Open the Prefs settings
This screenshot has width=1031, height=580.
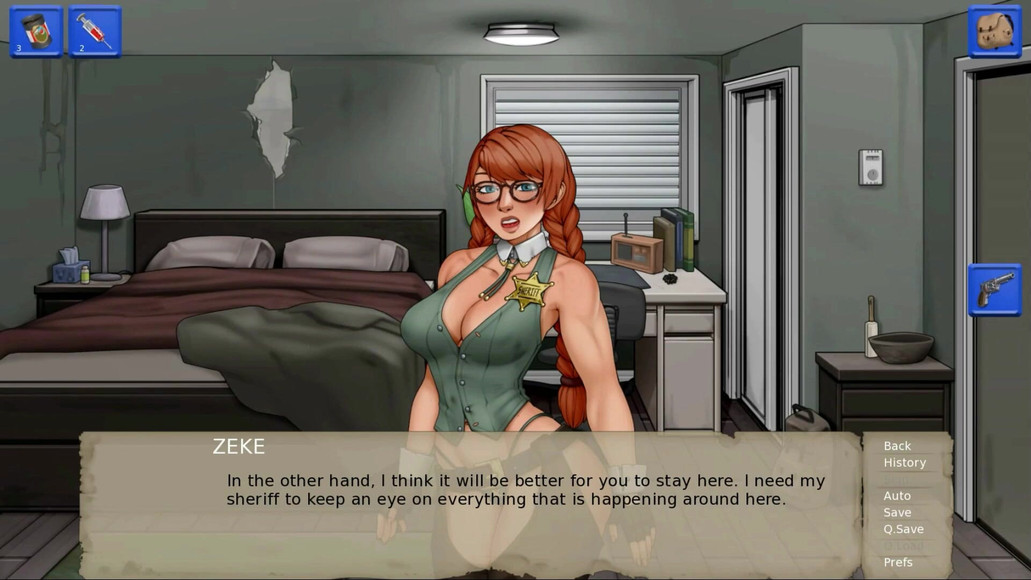point(898,562)
